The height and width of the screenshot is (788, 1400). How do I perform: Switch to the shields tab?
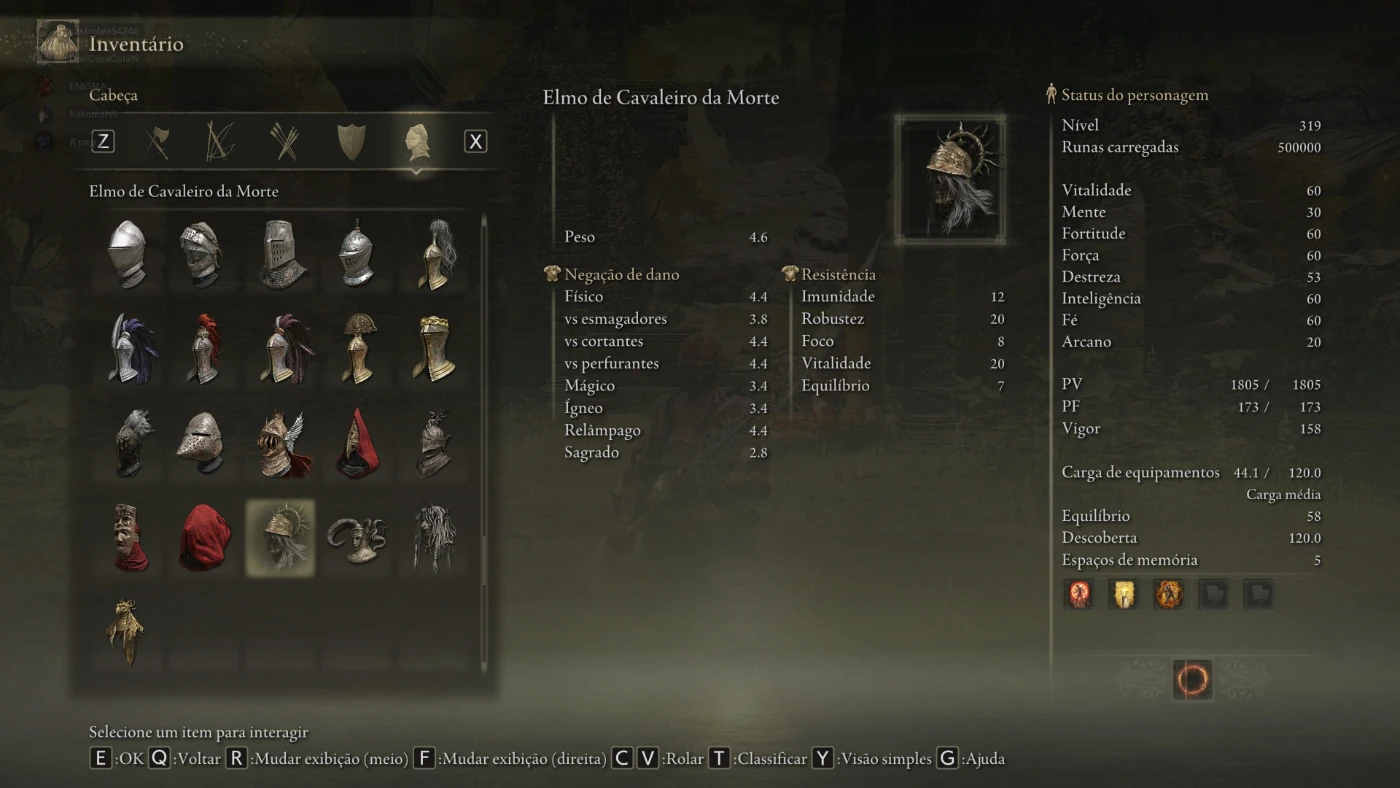click(x=351, y=142)
